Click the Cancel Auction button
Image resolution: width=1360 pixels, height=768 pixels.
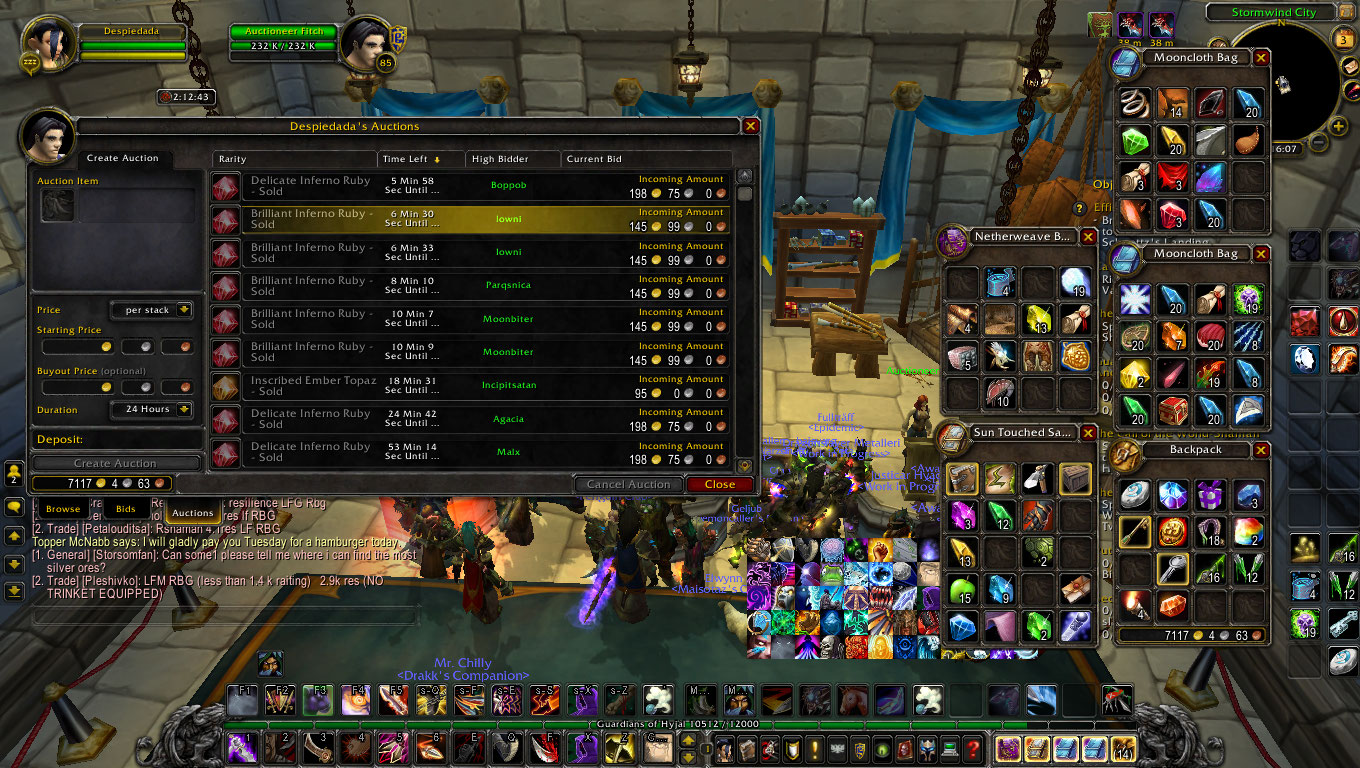click(628, 484)
